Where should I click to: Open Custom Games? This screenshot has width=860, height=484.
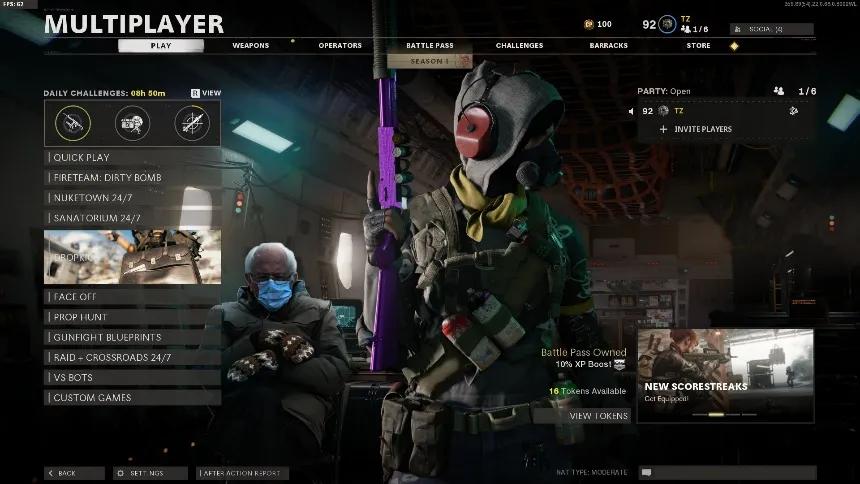132,397
